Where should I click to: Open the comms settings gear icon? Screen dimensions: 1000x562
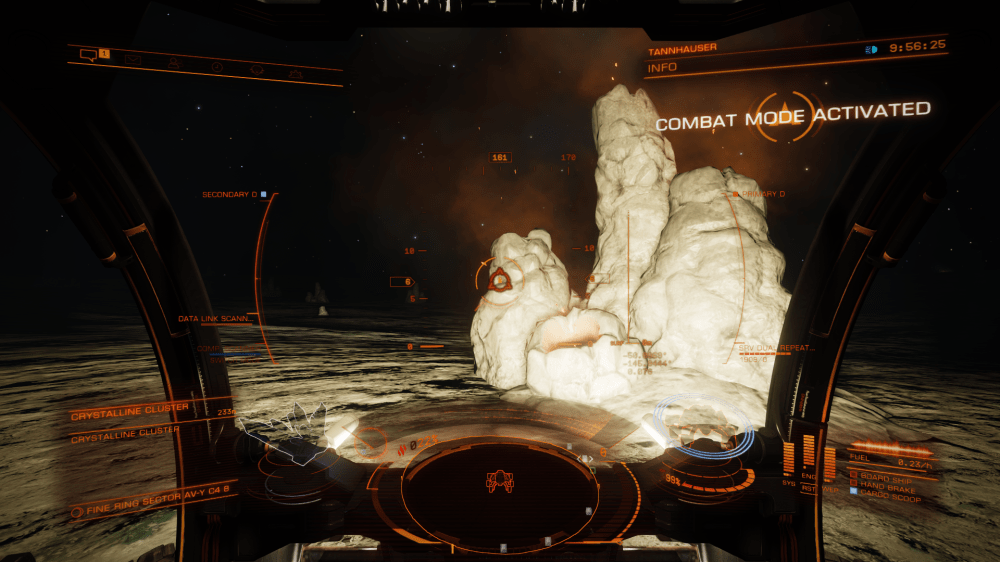click(x=297, y=75)
